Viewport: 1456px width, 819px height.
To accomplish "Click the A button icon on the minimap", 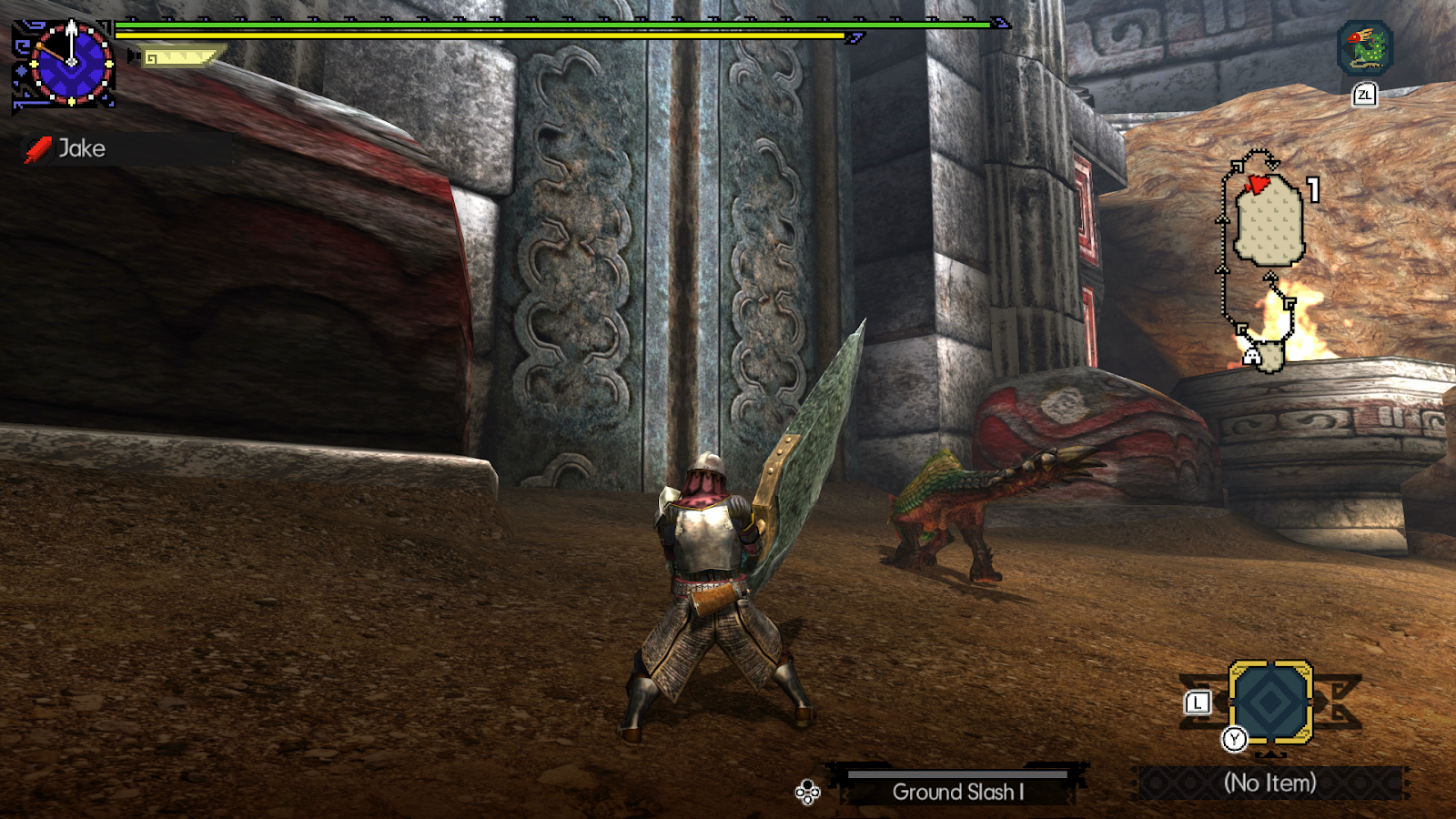I will coord(1254,357).
